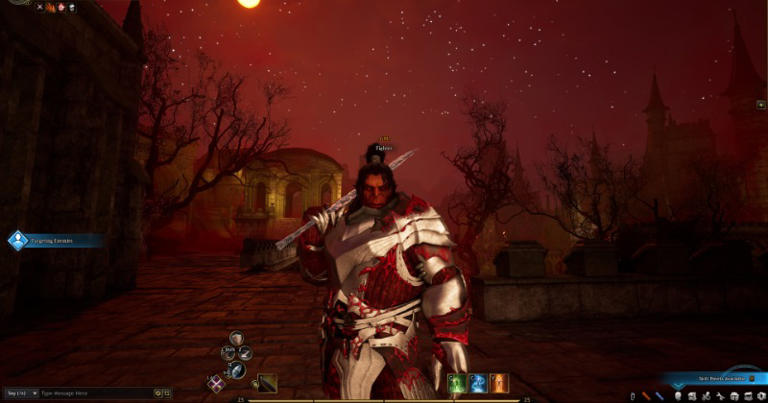Use the blue swirl ability icon
The height and width of the screenshot is (403, 768).
point(477,383)
